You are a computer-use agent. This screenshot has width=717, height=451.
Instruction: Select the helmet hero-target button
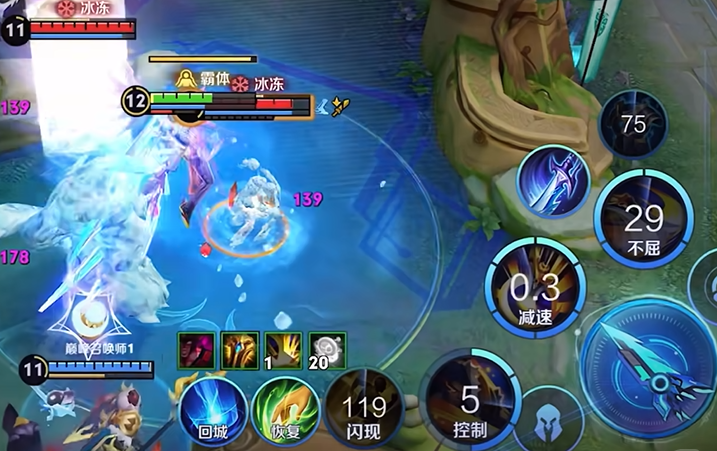pyautogui.click(x=549, y=423)
